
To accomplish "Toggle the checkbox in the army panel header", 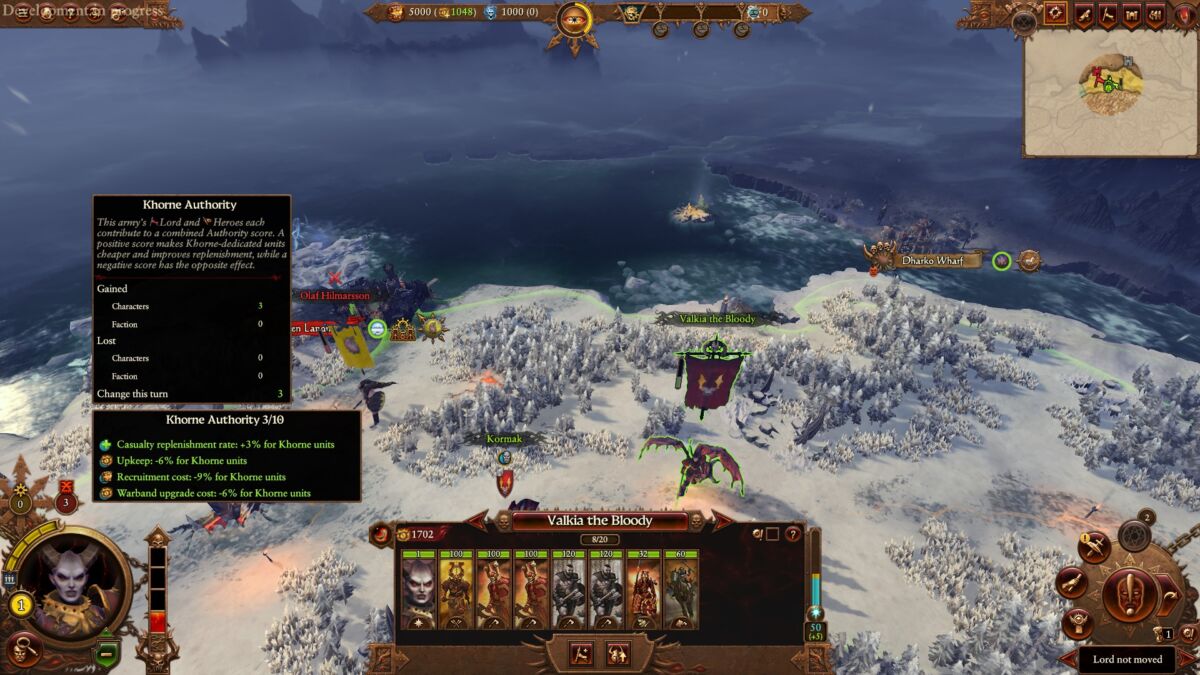I will (772, 534).
